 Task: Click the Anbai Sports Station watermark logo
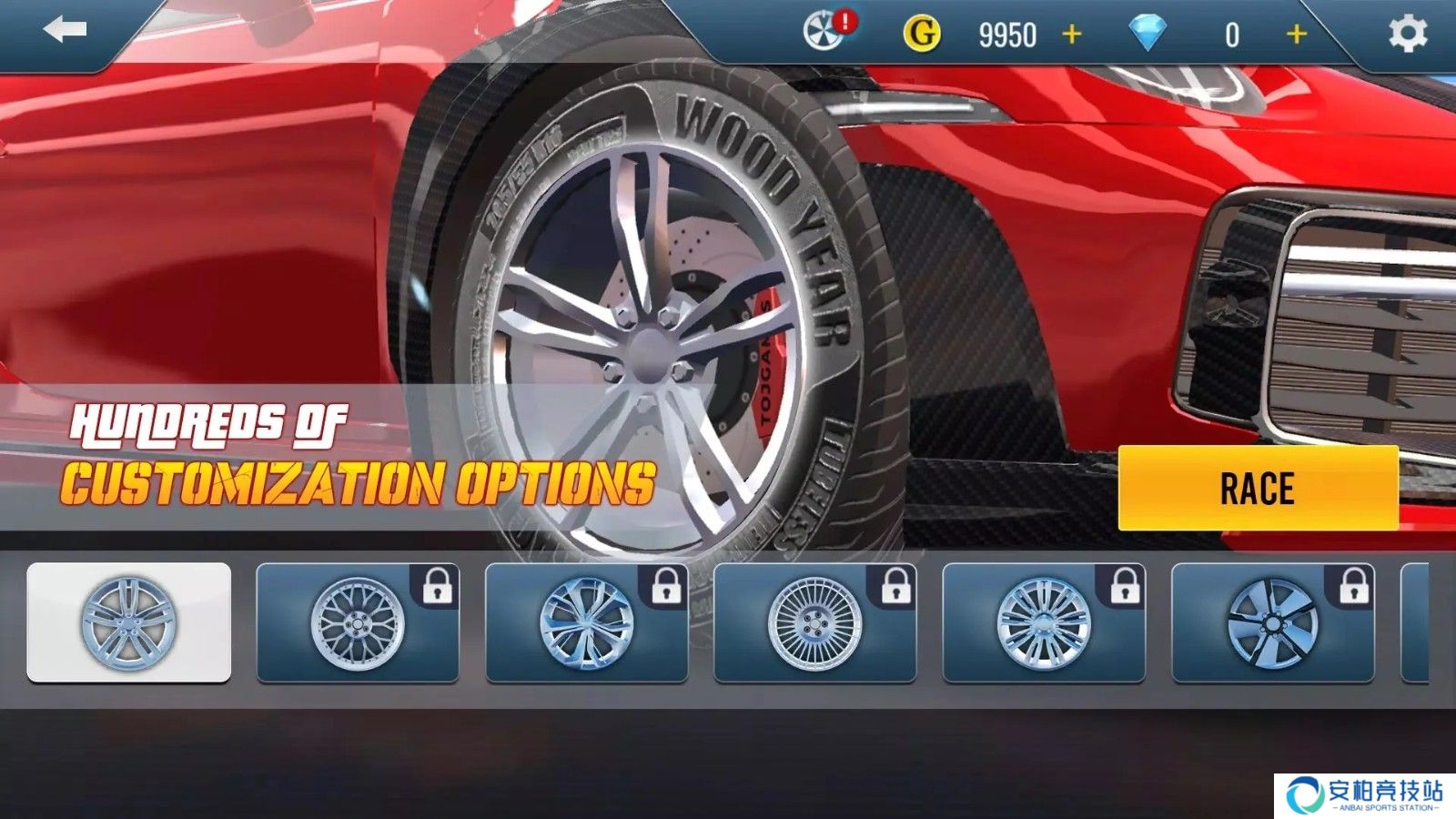click(1364, 794)
